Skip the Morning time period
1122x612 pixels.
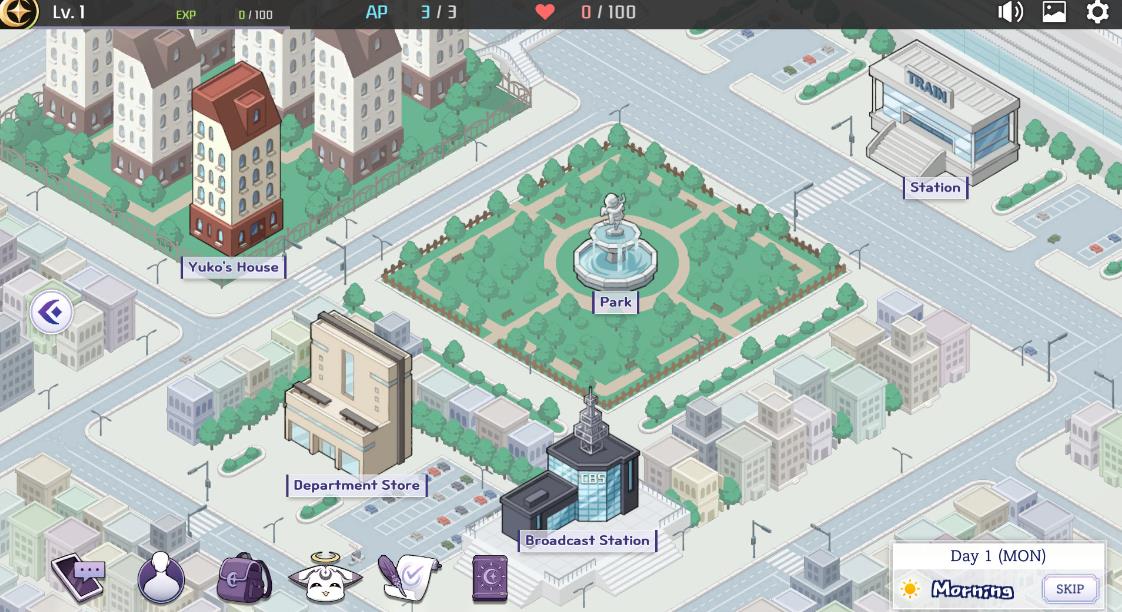click(1069, 588)
